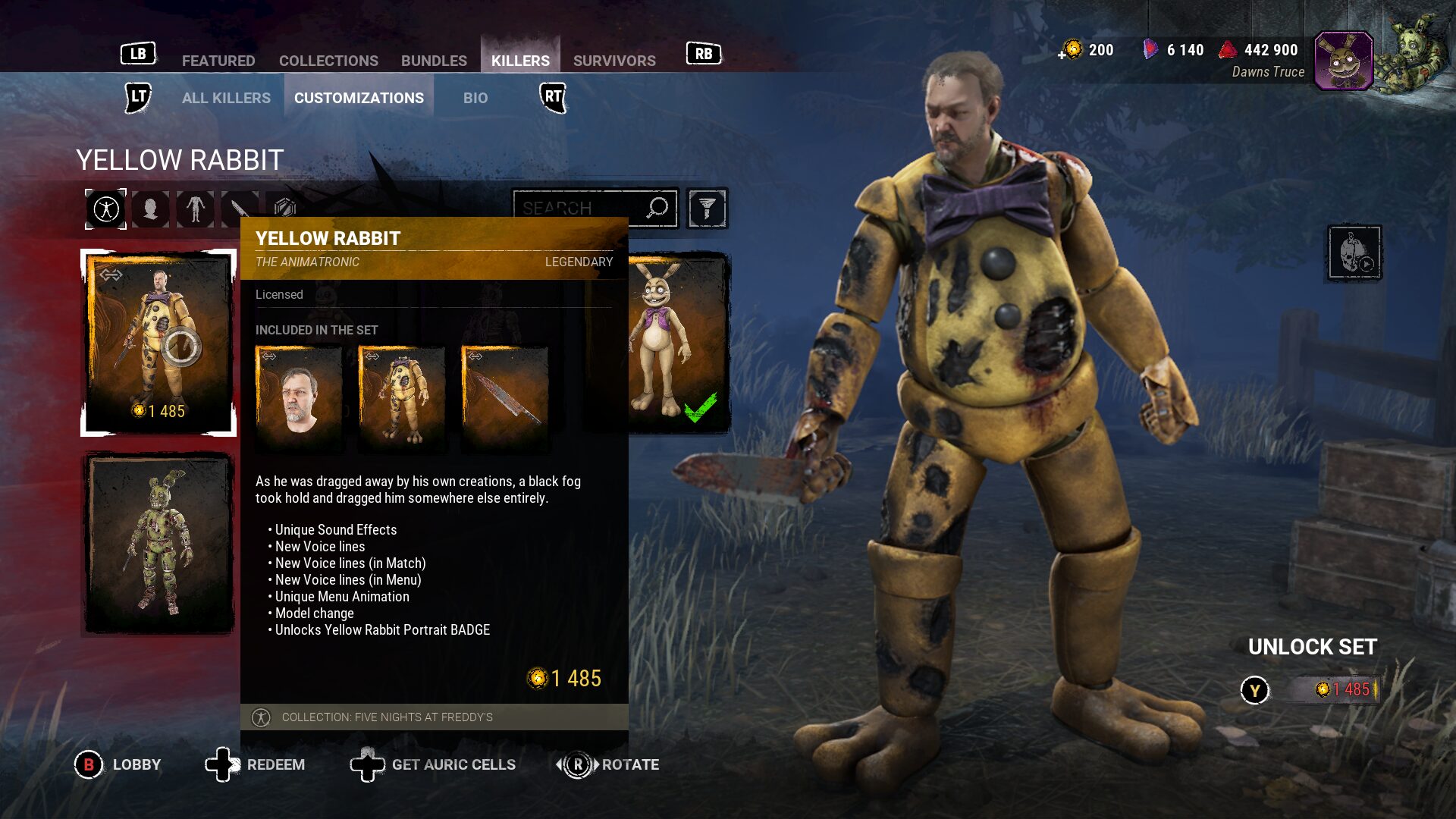Viewport: 1456px width, 819px height.
Task: Select the head cosmetics category icon
Action: click(151, 209)
